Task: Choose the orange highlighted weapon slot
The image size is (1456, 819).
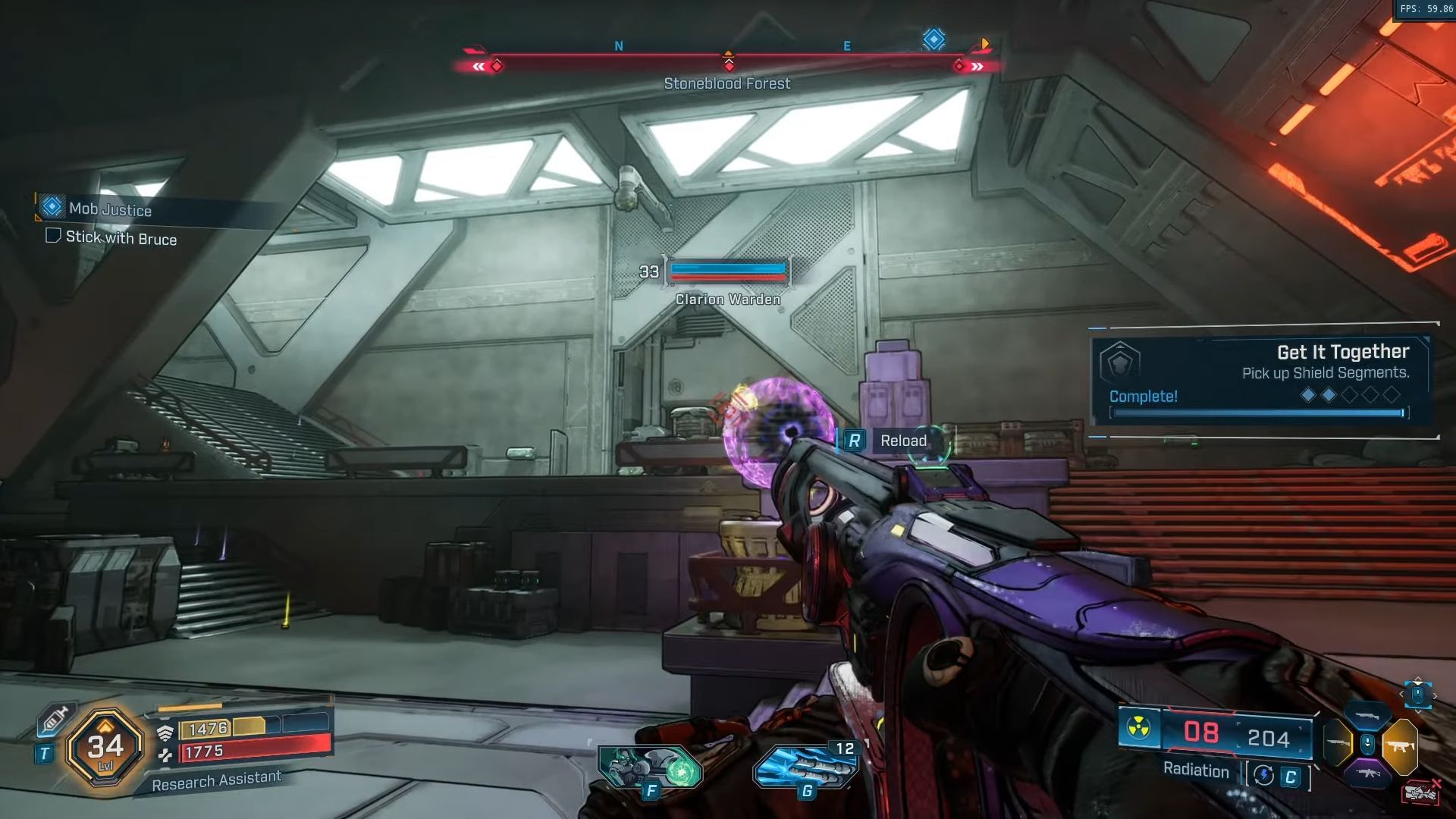Action: pyautogui.click(x=1399, y=746)
